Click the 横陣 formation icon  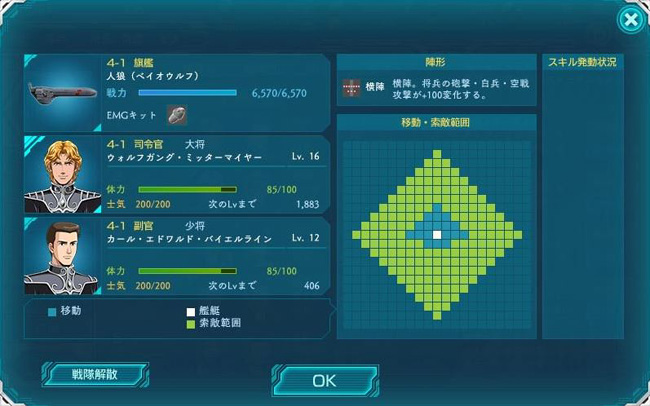coord(351,87)
